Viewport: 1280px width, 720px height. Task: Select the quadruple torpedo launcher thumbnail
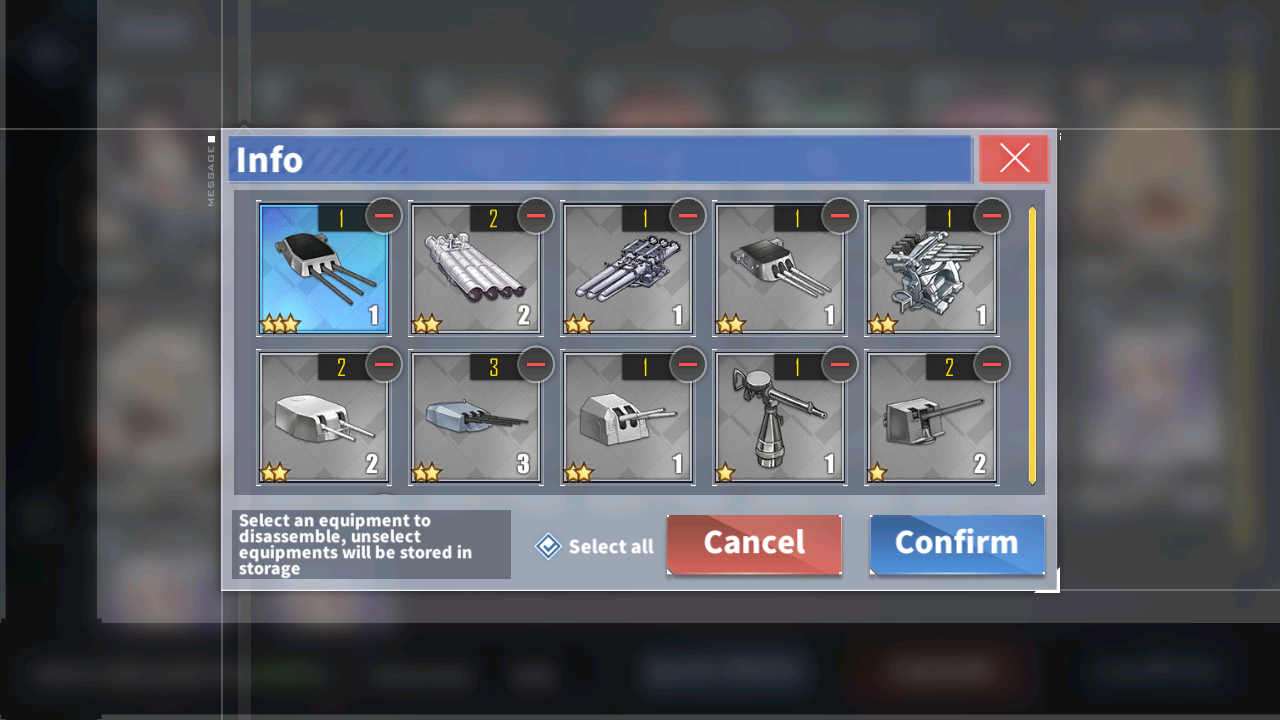point(476,270)
